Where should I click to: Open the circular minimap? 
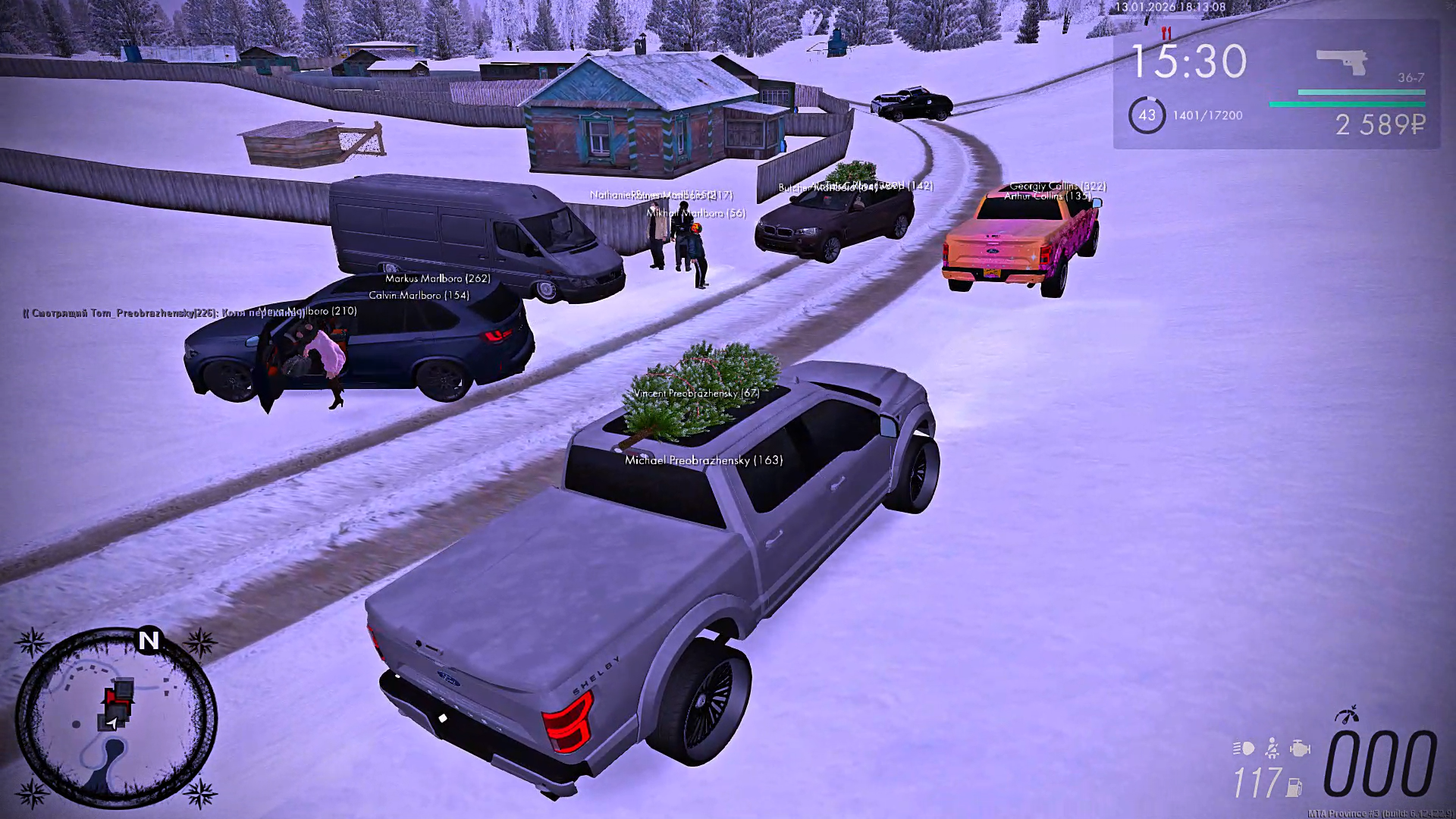coord(115,717)
